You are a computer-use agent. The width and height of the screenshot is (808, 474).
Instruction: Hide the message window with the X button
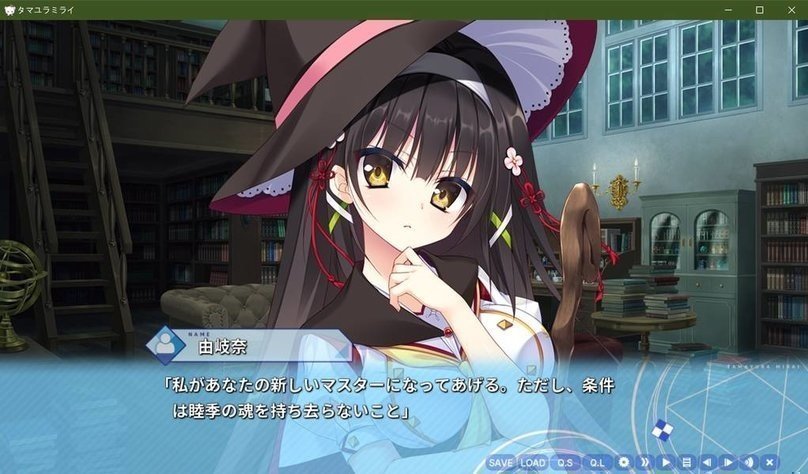(768, 463)
